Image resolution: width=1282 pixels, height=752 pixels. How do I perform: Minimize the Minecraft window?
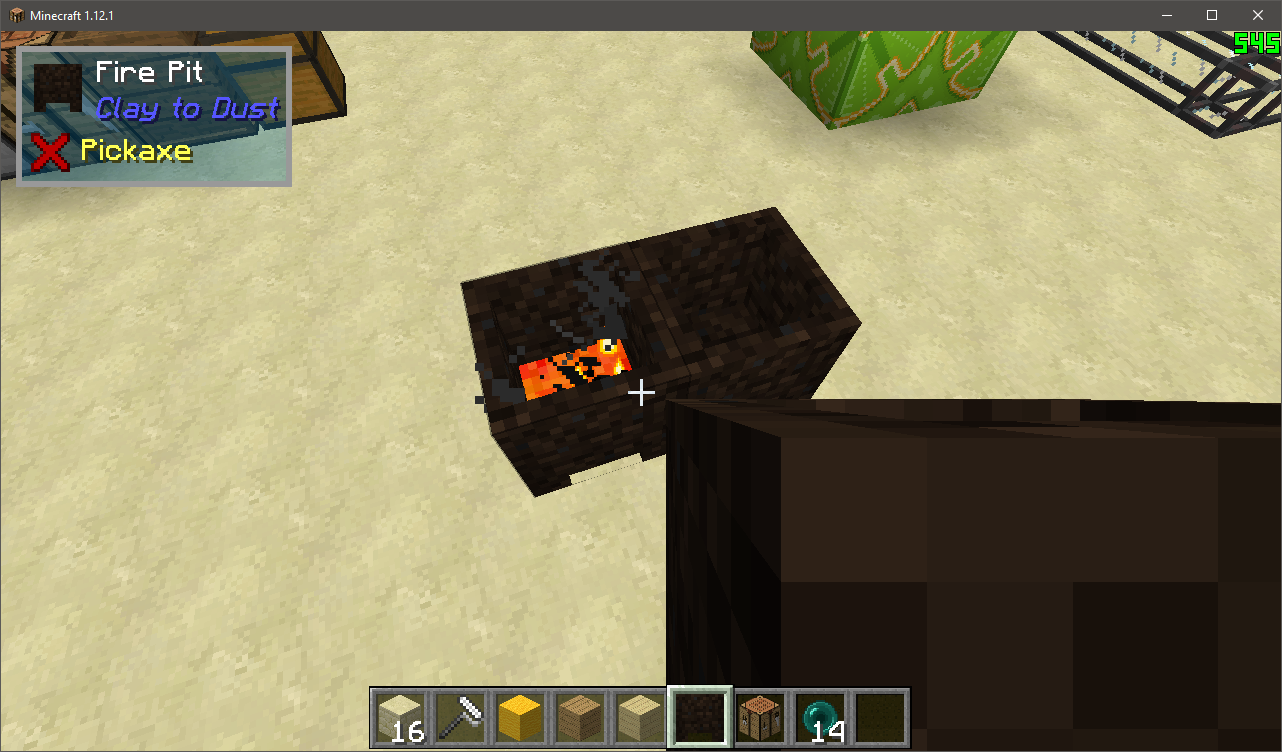1166,15
